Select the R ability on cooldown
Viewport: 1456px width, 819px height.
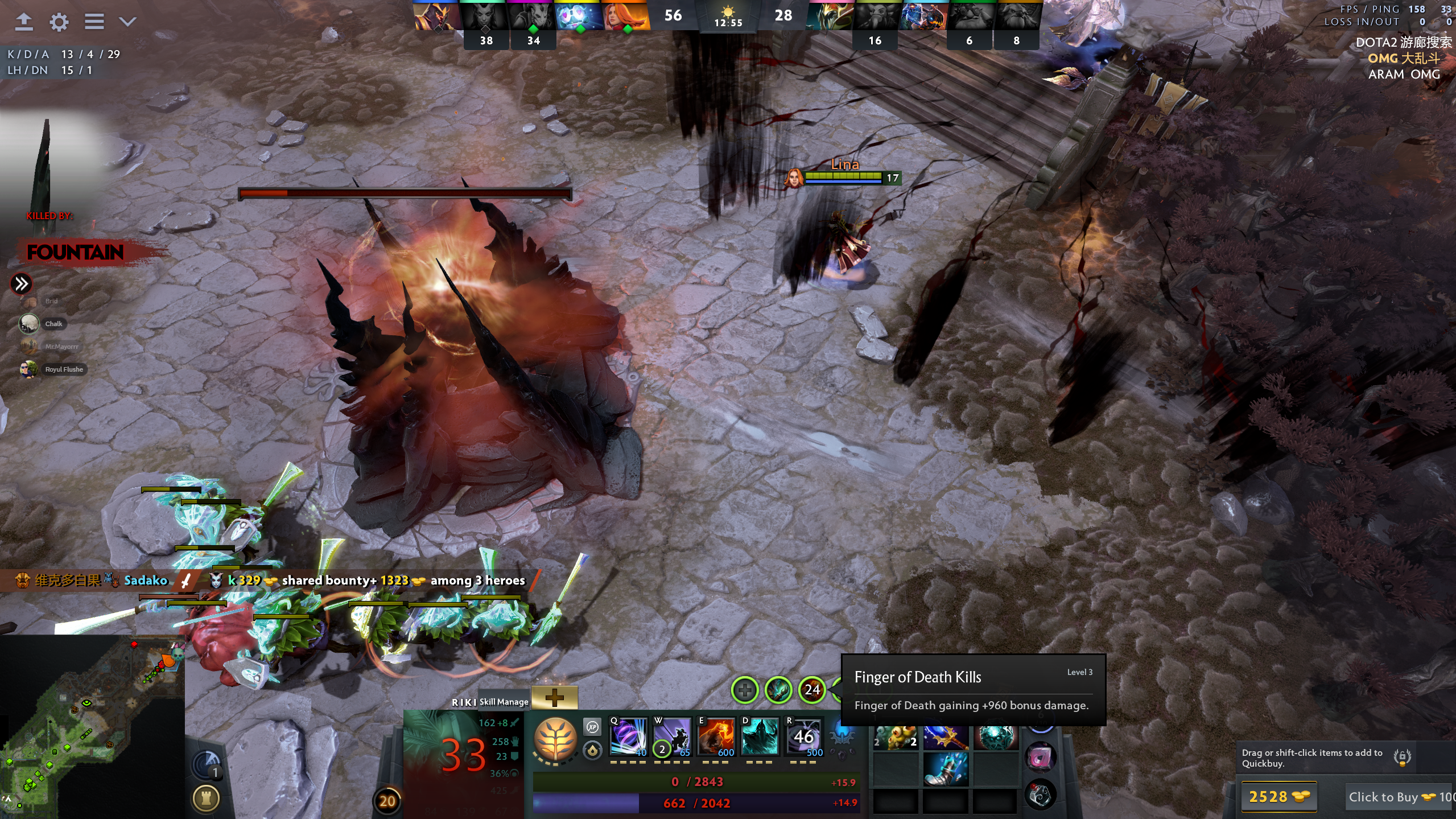coord(803,737)
